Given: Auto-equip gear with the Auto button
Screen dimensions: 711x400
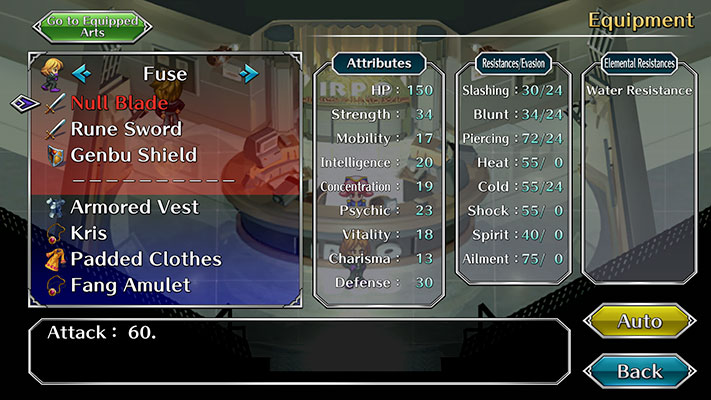Looking at the screenshot, I should coord(639,321).
